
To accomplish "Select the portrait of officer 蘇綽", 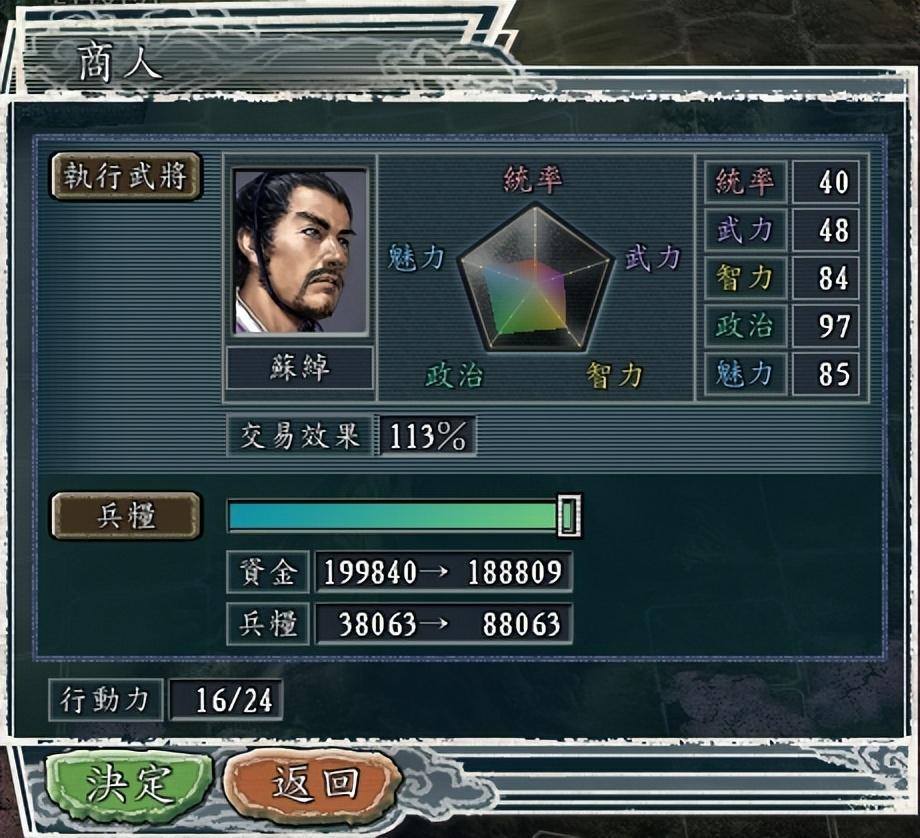I will (x=300, y=251).
